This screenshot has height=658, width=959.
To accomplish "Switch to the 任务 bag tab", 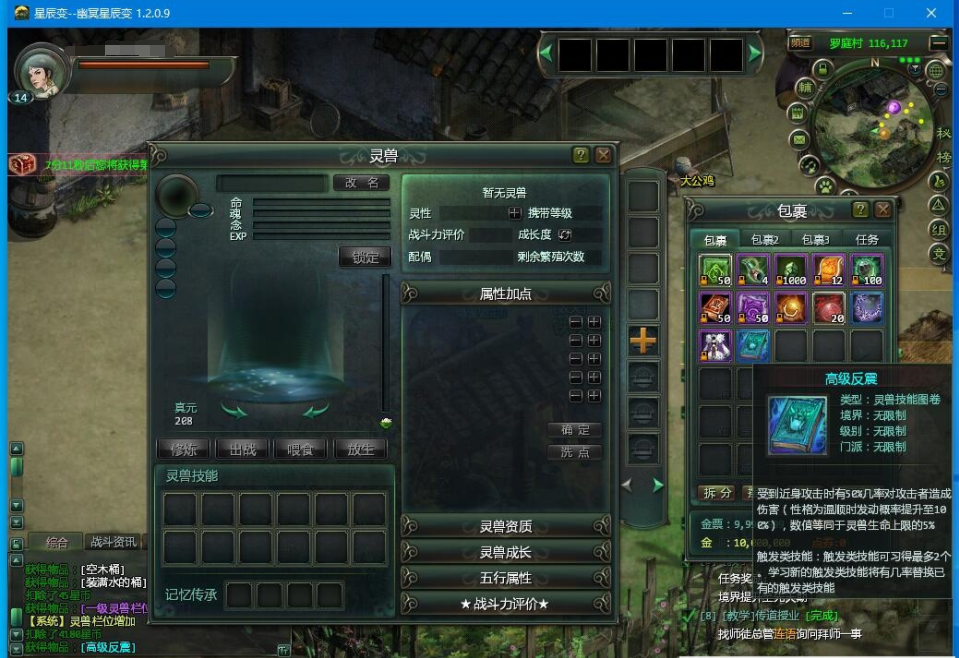I will click(867, 240).
